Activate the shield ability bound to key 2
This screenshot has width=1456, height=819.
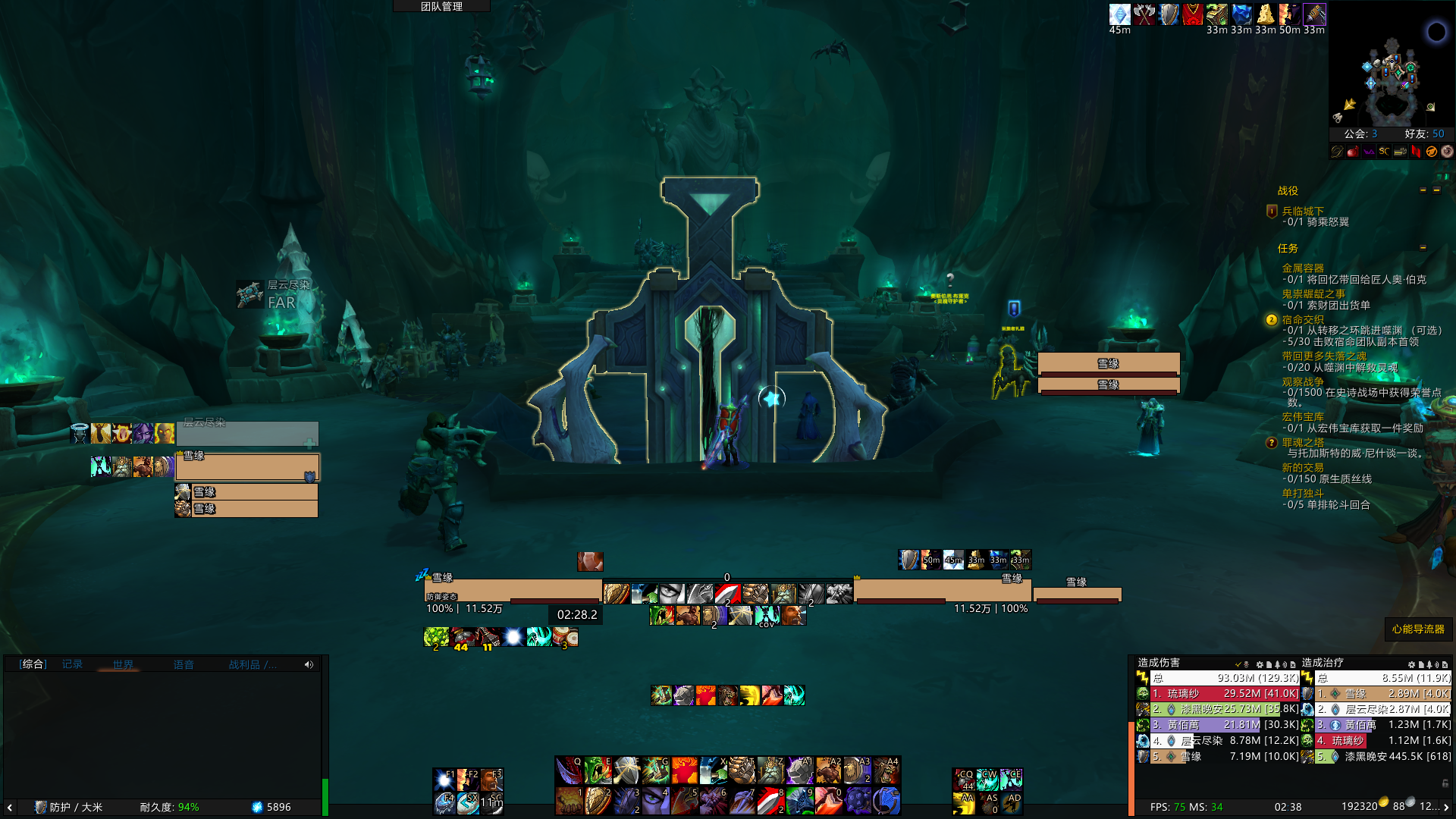click(x=598, y=801)
